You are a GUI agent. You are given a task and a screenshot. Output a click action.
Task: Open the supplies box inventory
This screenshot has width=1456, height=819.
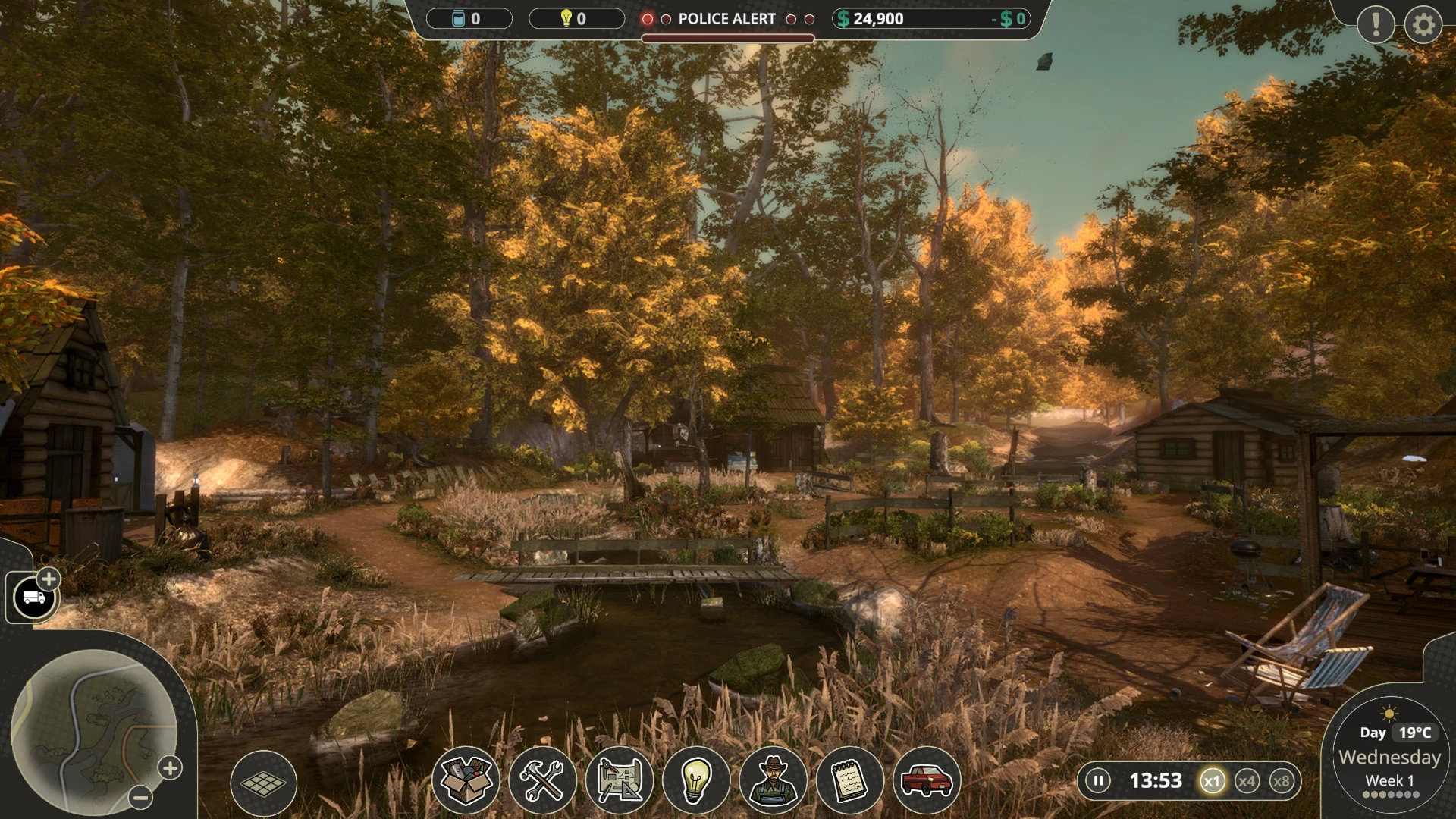click(466, 780)
